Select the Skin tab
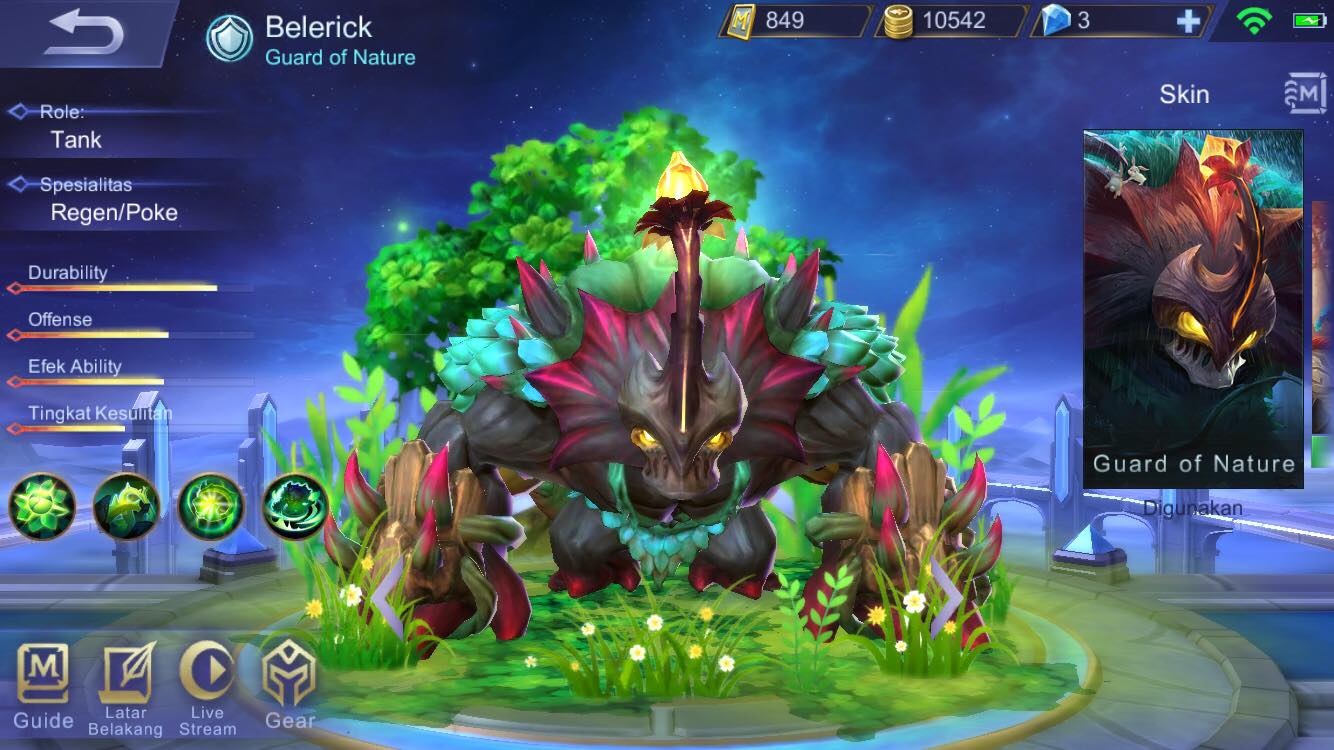1334x750 pixels. tap(1184, 94)
